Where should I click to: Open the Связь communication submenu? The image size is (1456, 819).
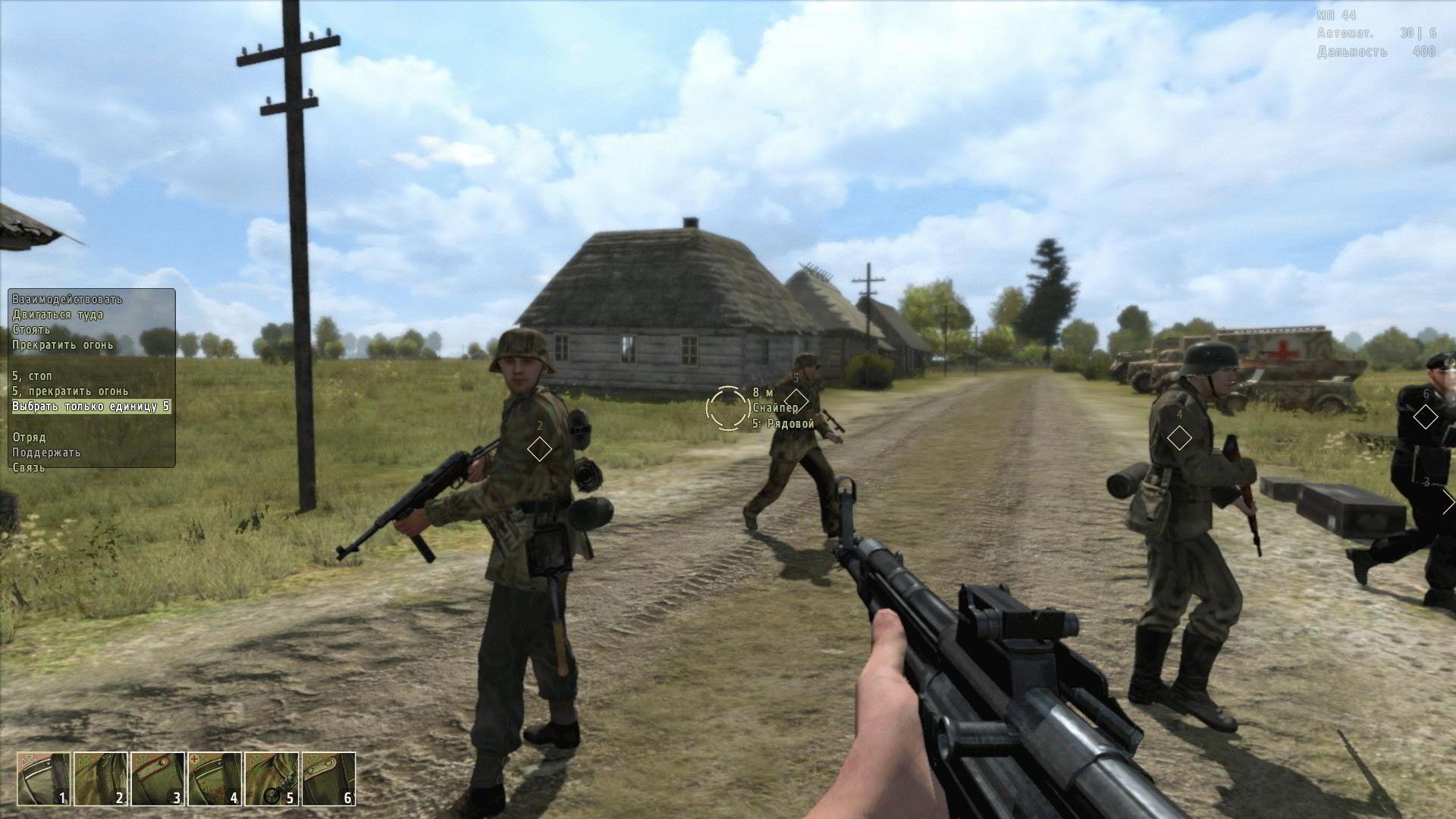pyautogui.click(x=28, y=468)
